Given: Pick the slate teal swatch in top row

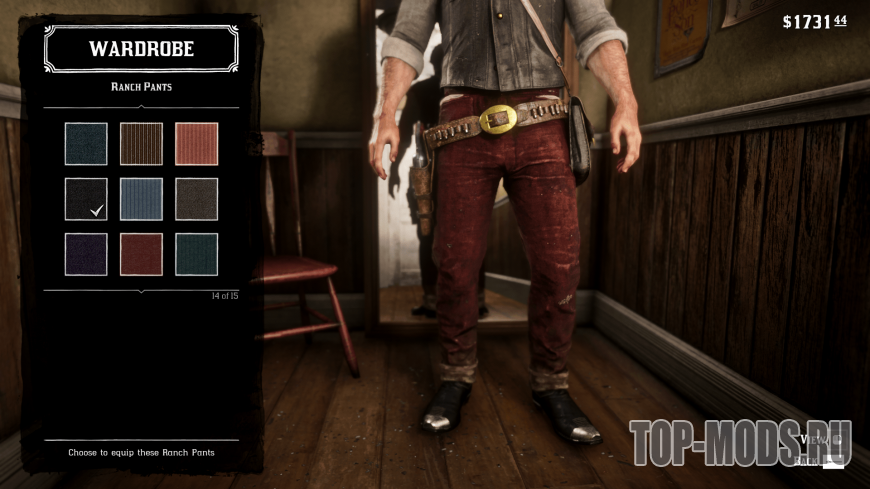Looking at the screenshot, I should click(86, 143).
